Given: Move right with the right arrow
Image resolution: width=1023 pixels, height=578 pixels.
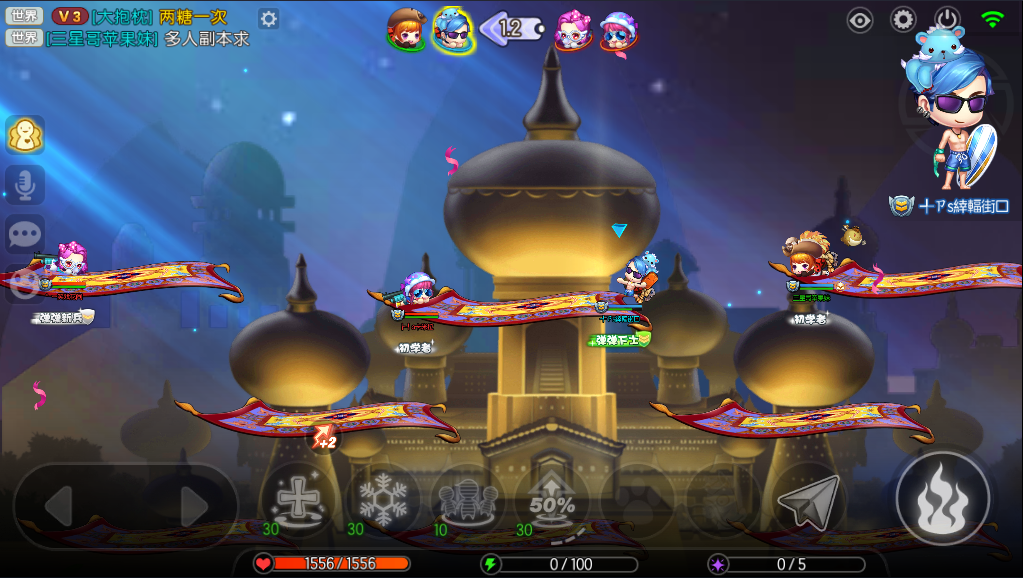Looking at the screenshot, I should [193, 507].
